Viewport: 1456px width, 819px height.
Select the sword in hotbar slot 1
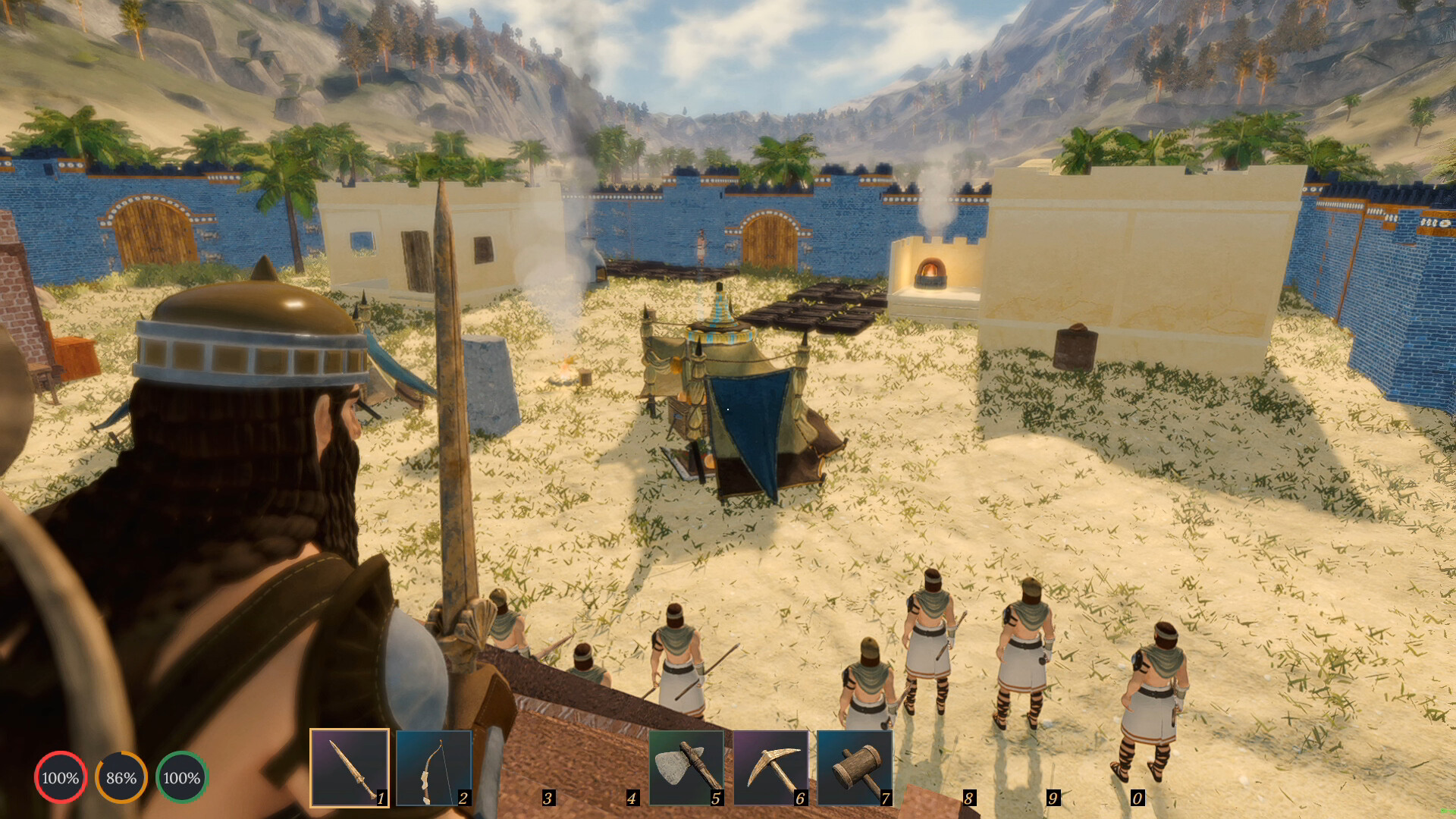click(x=350, y=767)
